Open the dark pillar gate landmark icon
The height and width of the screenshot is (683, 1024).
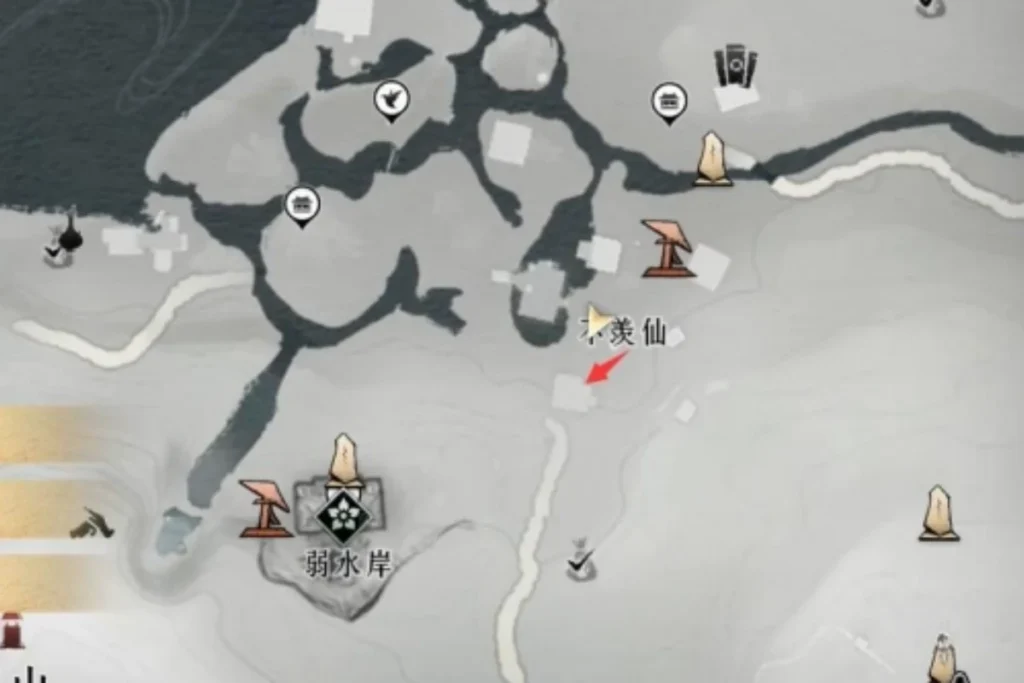click(x=735, y=66)
